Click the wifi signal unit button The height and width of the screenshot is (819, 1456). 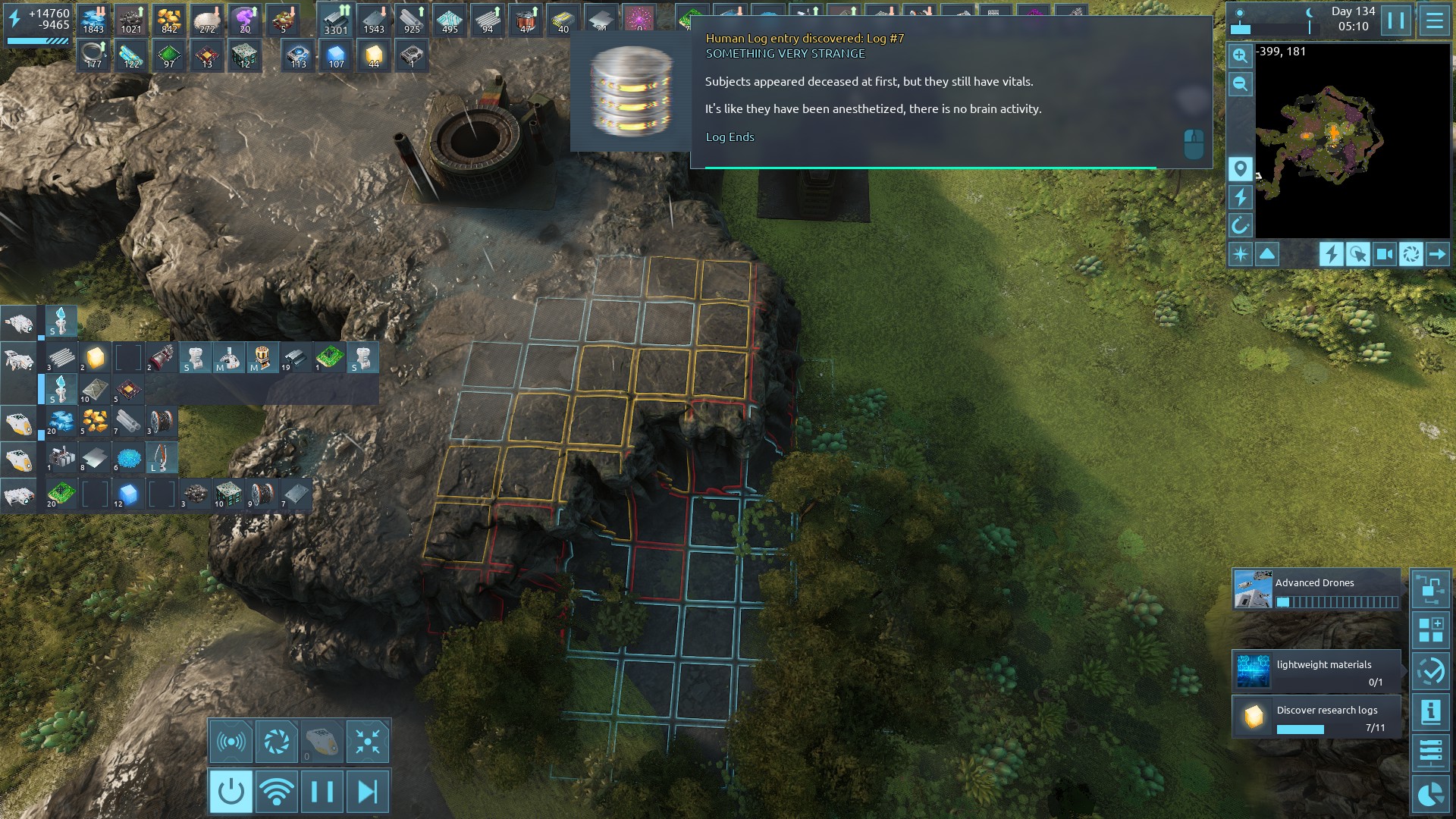tap(276, 792)
